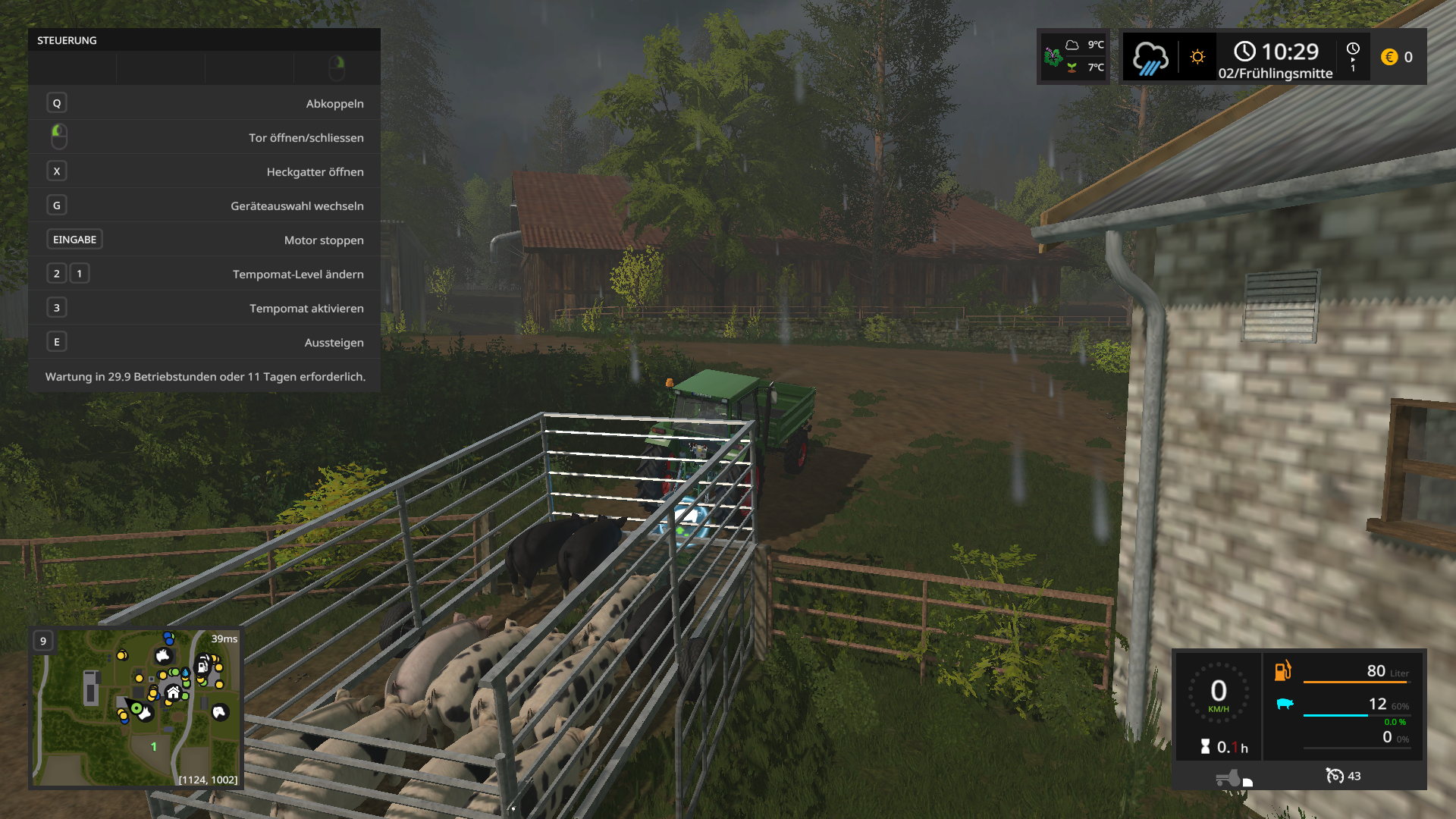Toggle the cruise control speedometer icon
This screenshot has width=1456, height=819.
pos(1335,776)
